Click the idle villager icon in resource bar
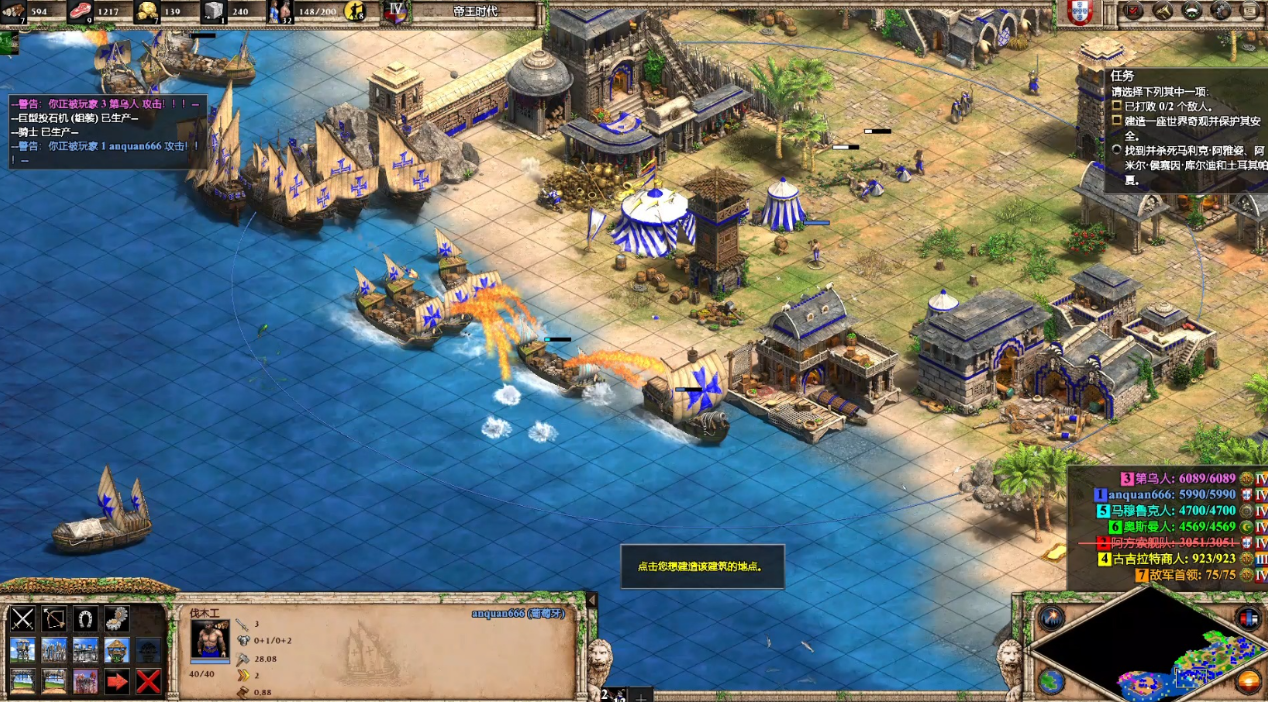The height and width of the screenshot is (702, 1268). (x=354, y=12)
